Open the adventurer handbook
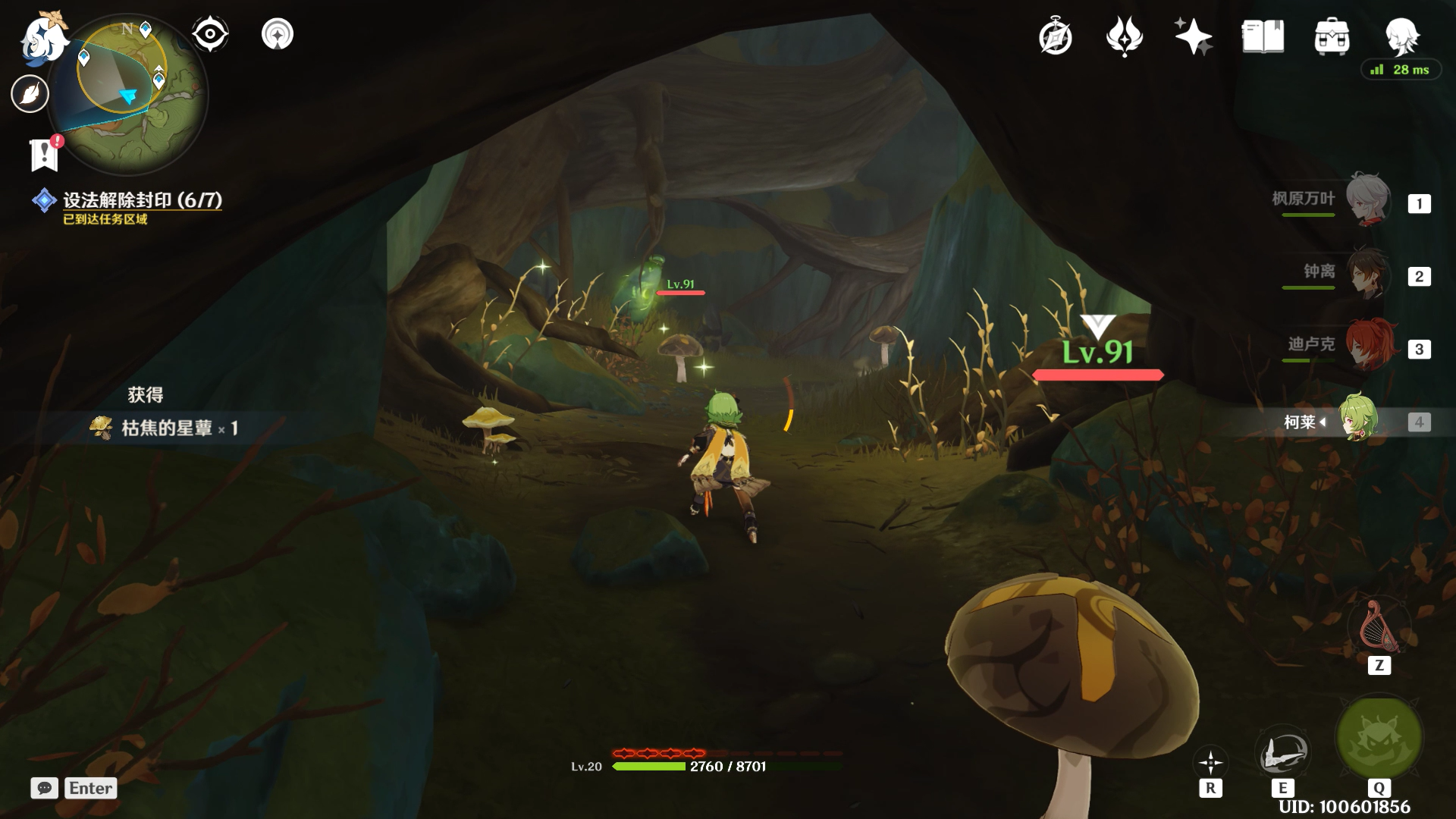Image resolution: width=1456 pixels, height=819 pixels. point(1263,36)
